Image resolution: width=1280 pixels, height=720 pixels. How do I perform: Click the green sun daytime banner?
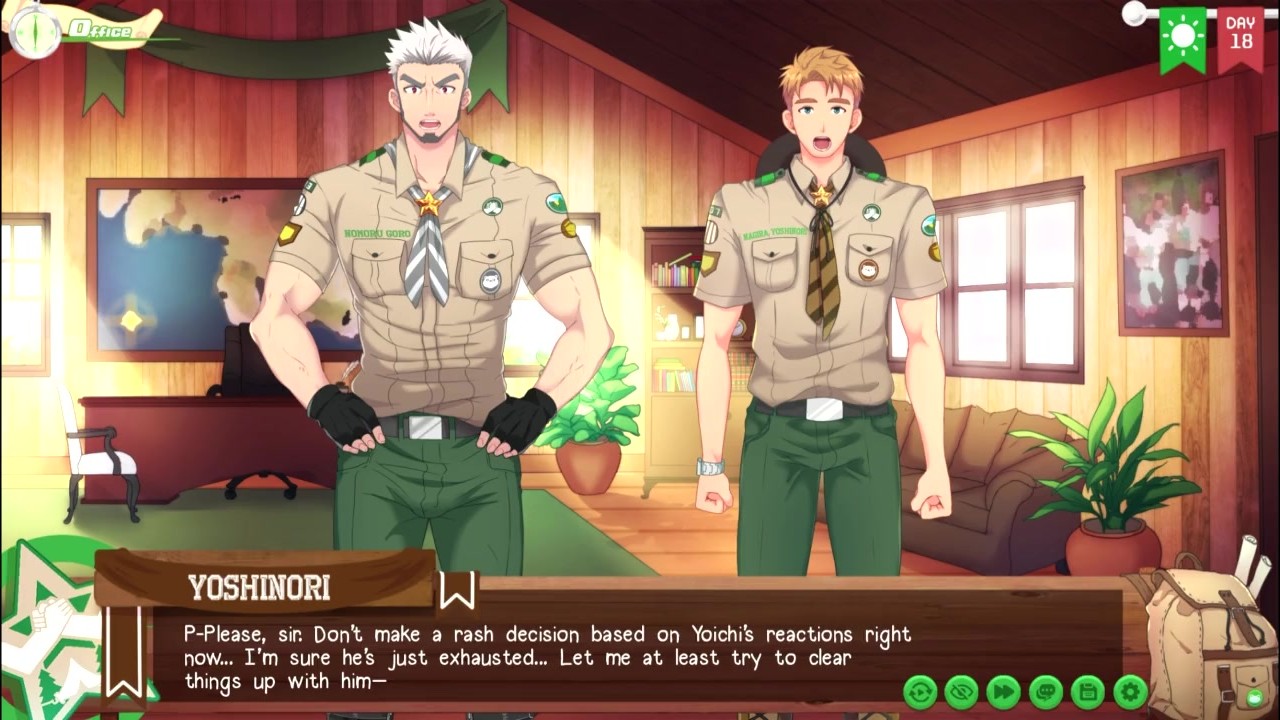click(x=1183, y=38)
